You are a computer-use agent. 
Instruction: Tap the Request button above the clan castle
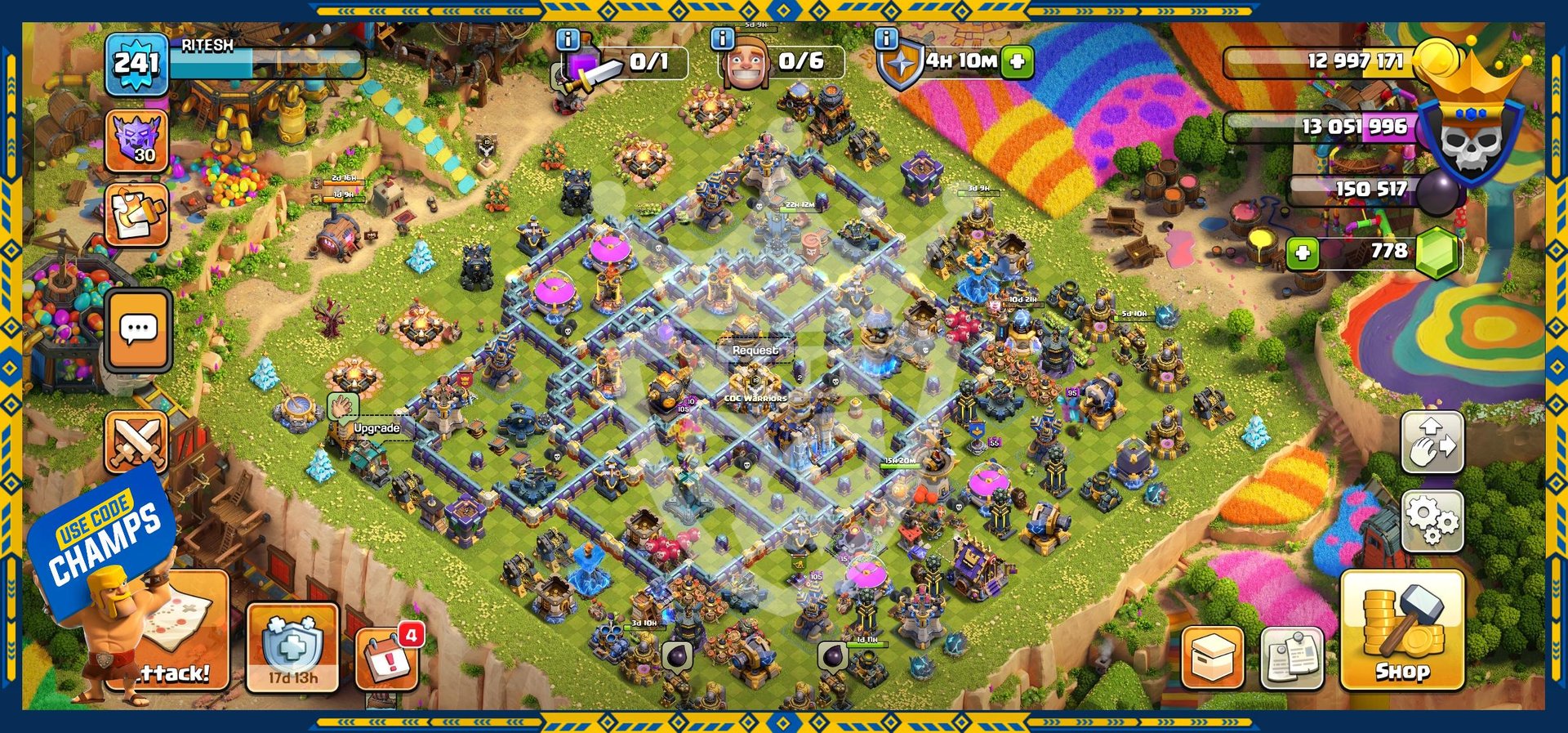click(755, 350)
